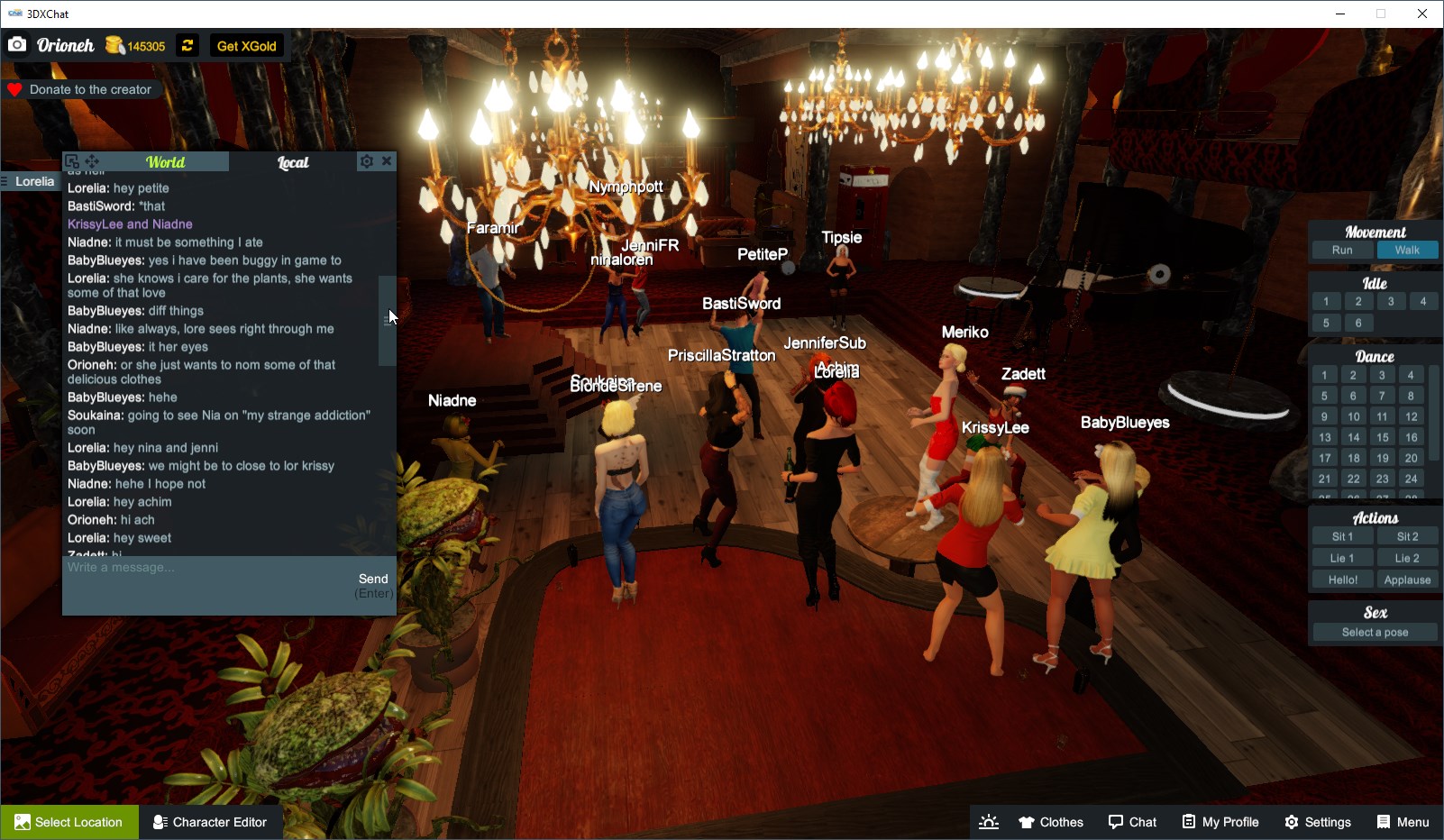Screen dimensions: 1444x840
Task: Open Select a pose under Sex
Action: tap(1373, 631)
